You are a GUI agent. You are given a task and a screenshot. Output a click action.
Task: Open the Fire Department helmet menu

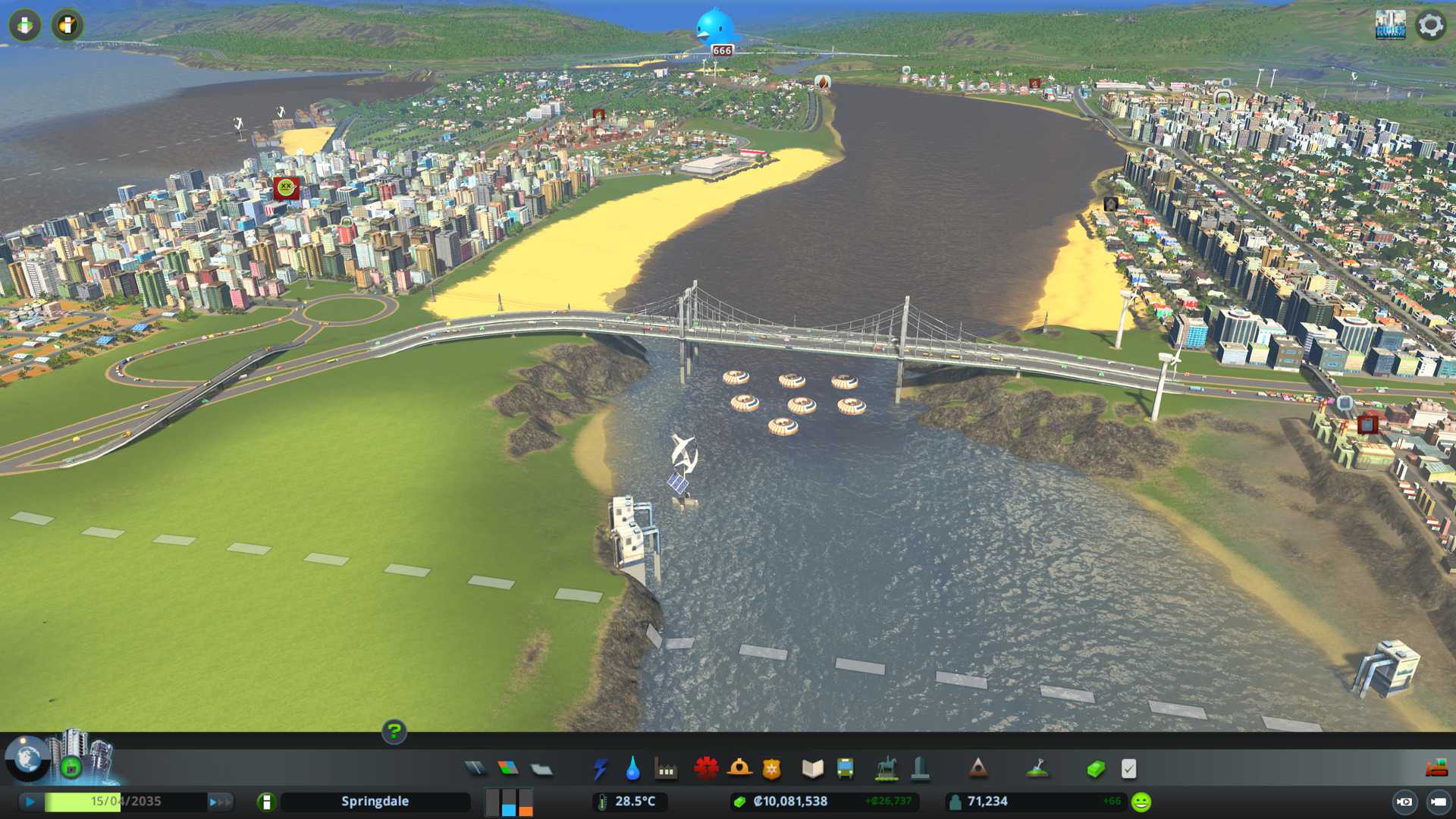[x=739, y=769]
